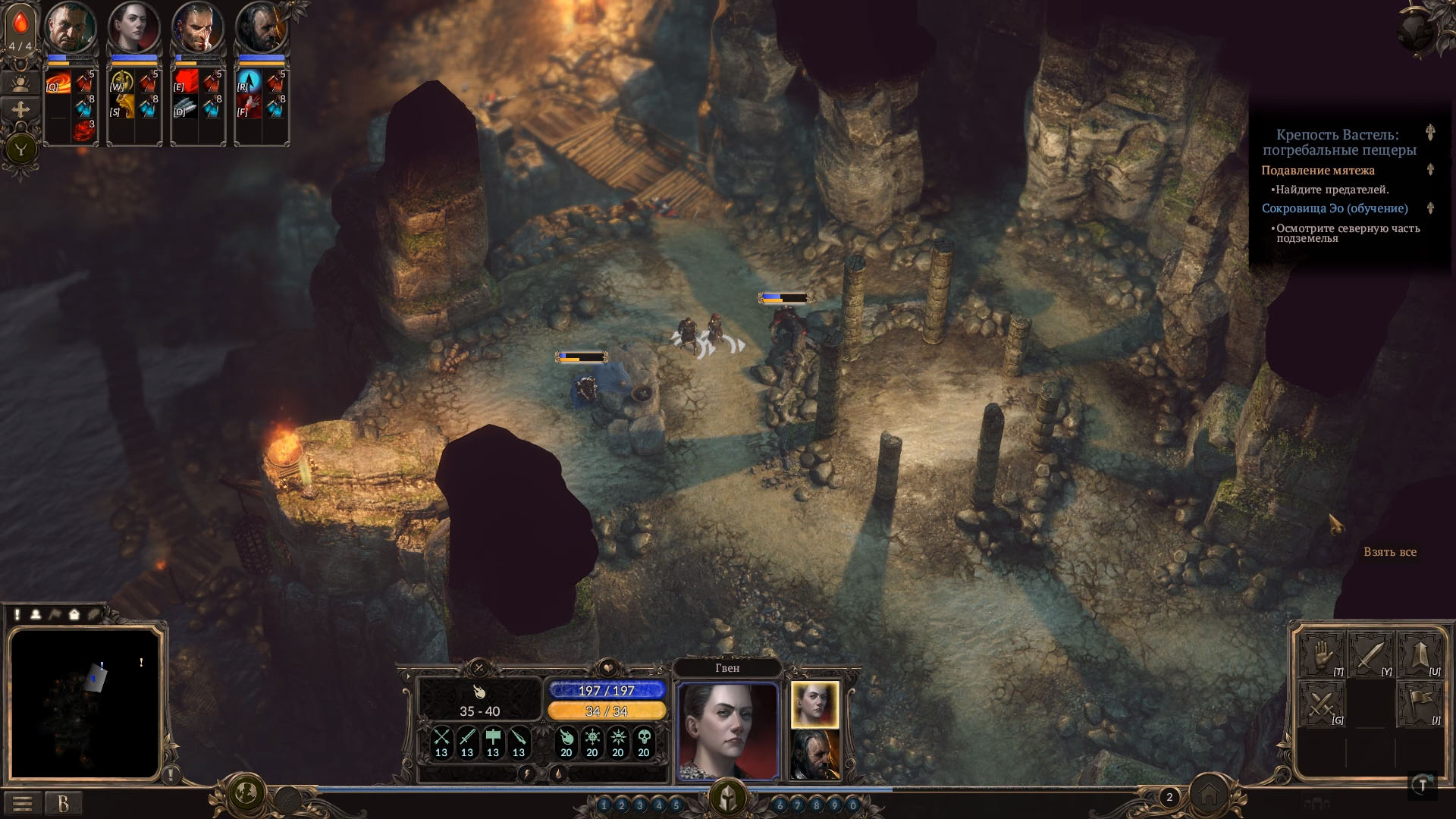The image size is (1456, 819).
Task: Activate the steel blades ability marked D
Action: (186, 108)
